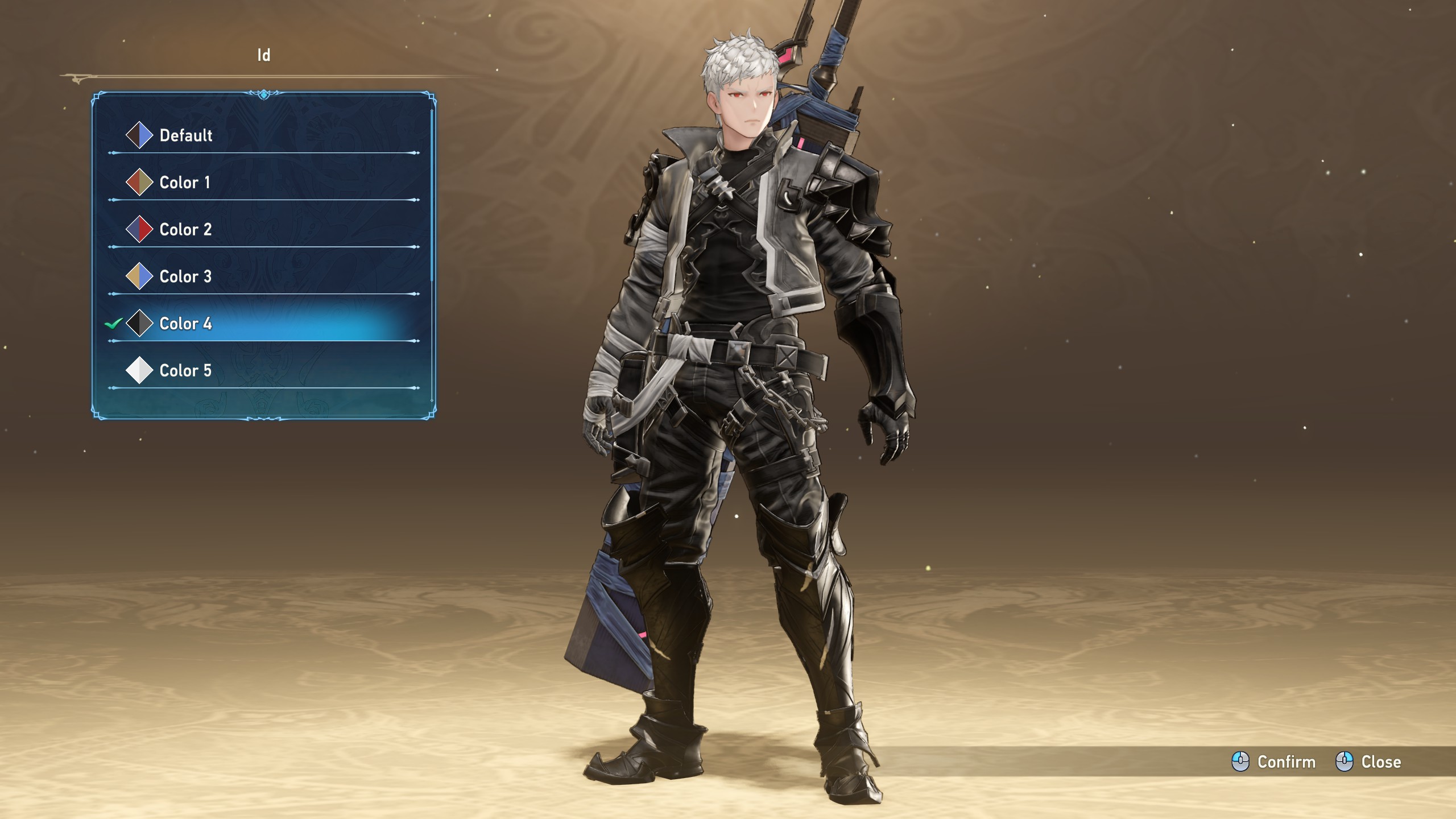
Task: Choose the Color 1 outfit option
Action: tap(184, 183)
